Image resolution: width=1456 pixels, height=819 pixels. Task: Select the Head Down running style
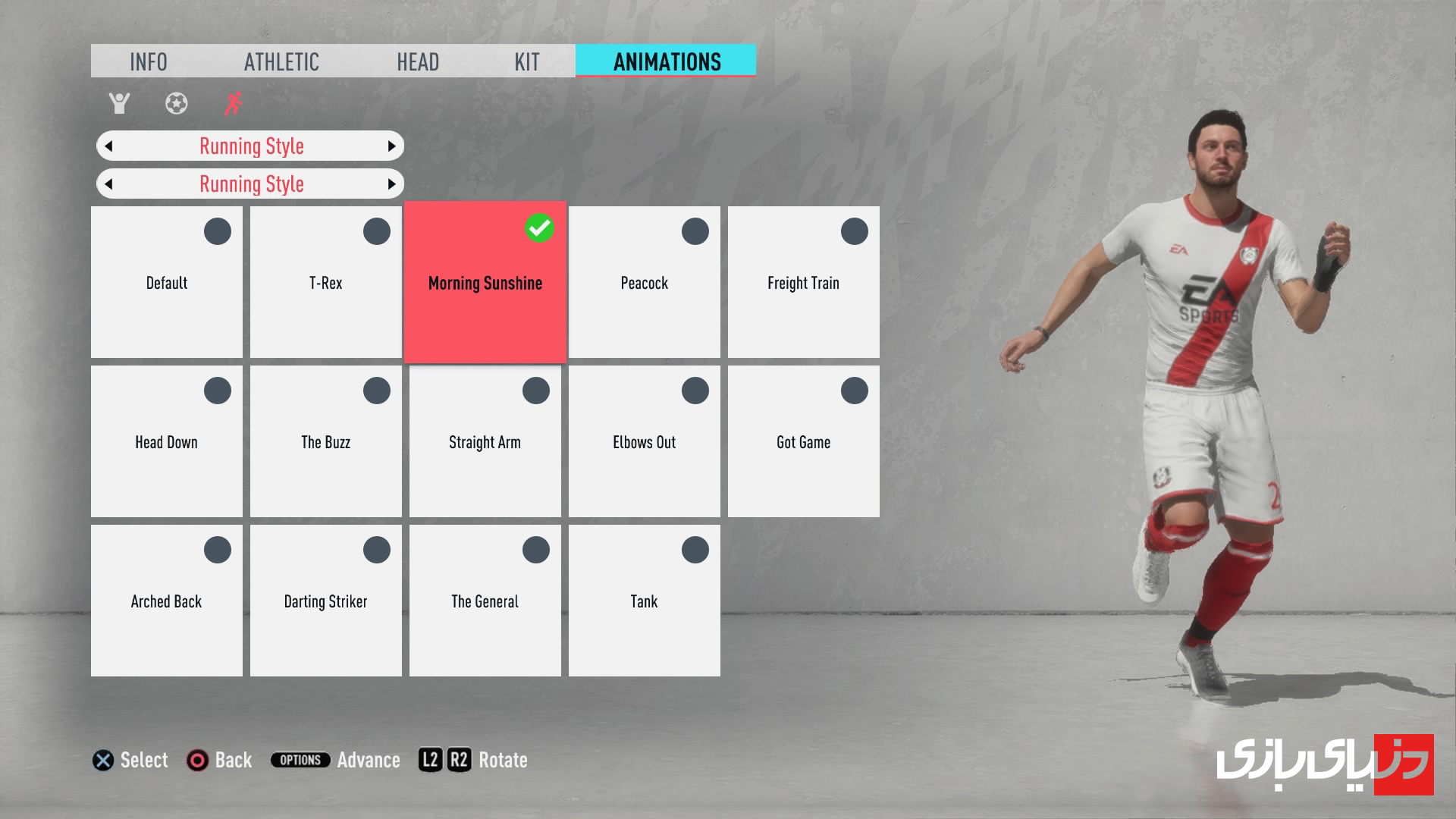[166, 442]
